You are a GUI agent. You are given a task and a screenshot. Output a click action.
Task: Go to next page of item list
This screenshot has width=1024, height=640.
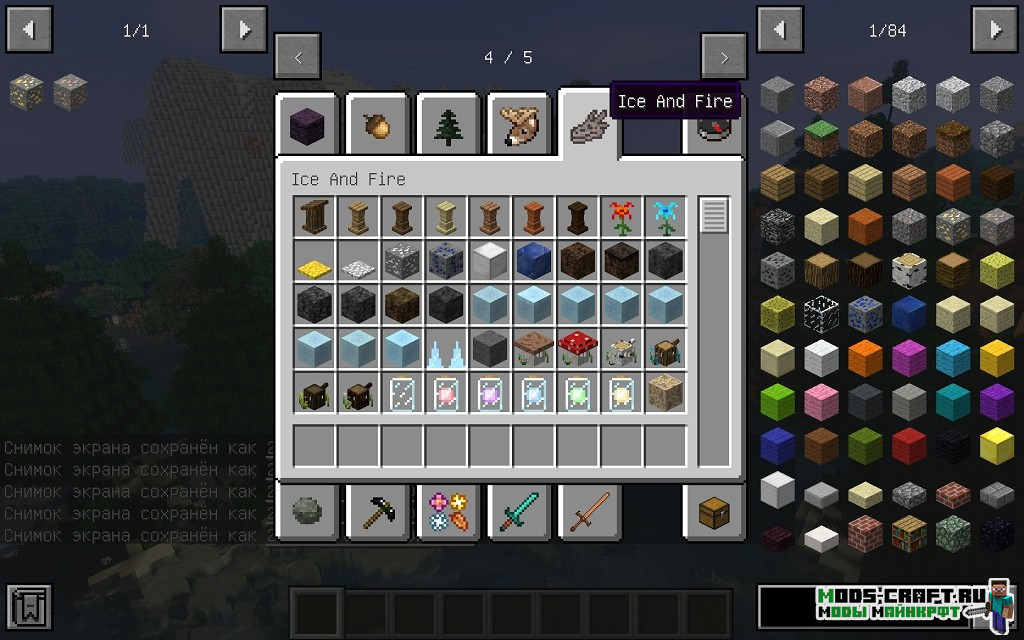click(x=996, y=30)
